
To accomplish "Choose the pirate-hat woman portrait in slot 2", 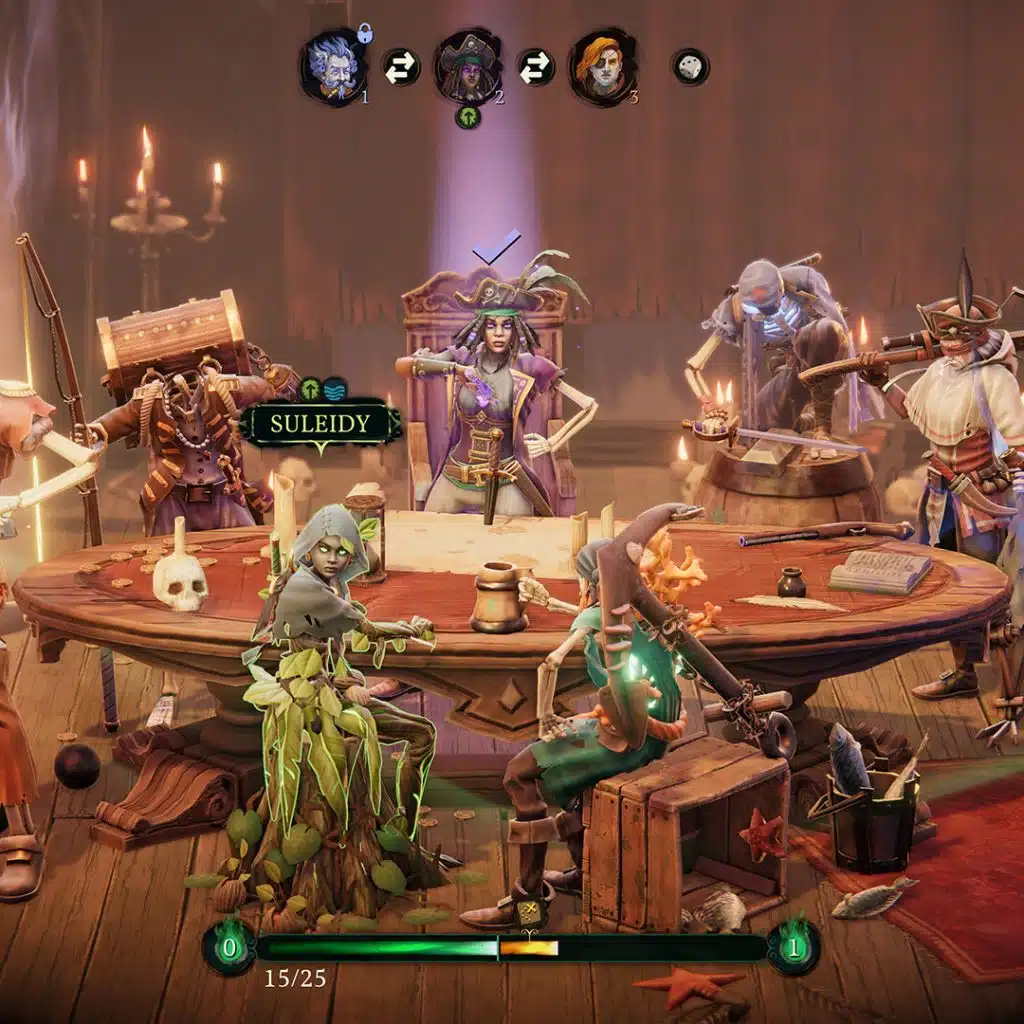I will click(468, 66).
